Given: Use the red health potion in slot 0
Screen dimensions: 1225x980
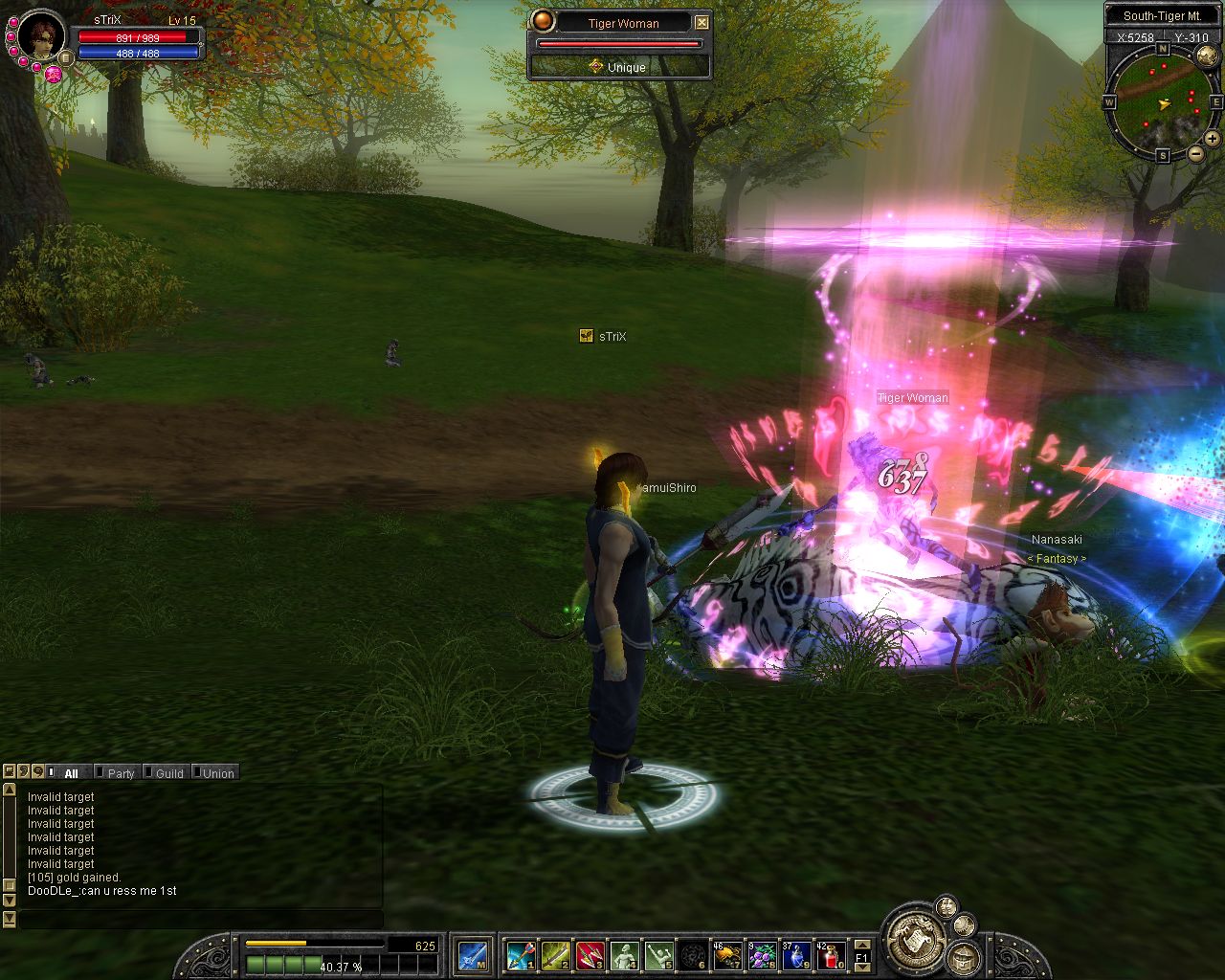Looking at the screenshot, I should click(x=831, y=955).
